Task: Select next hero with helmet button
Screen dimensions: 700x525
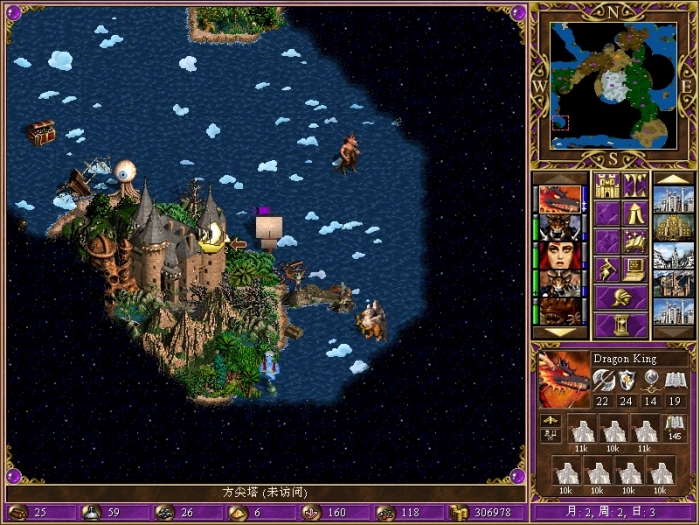Action: 620,297
